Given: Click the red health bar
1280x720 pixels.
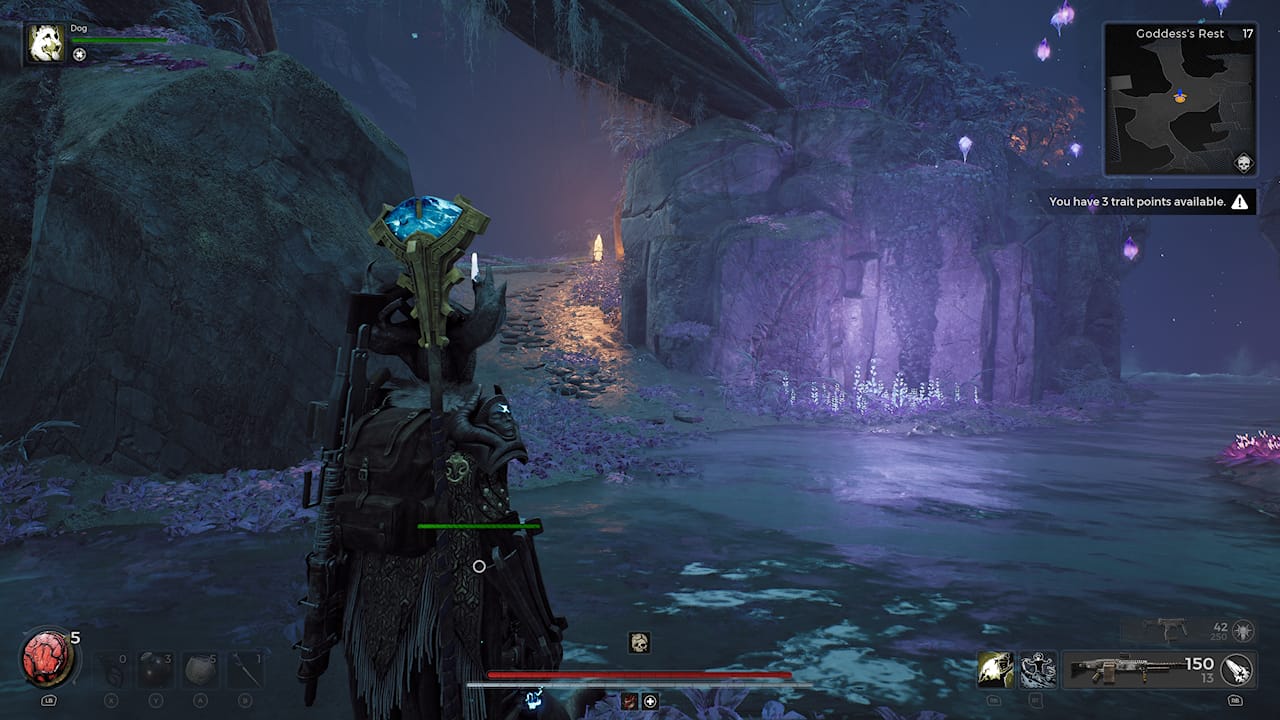Looking at the screenshot, I should [640, 674].
